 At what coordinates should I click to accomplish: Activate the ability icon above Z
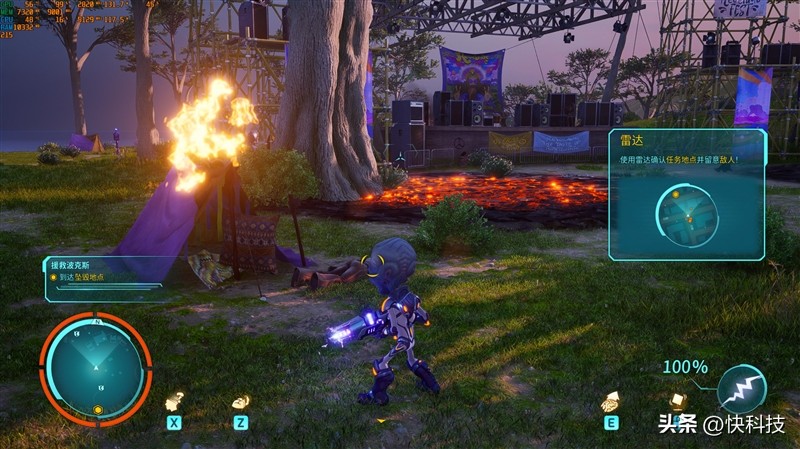click(240, 402)
